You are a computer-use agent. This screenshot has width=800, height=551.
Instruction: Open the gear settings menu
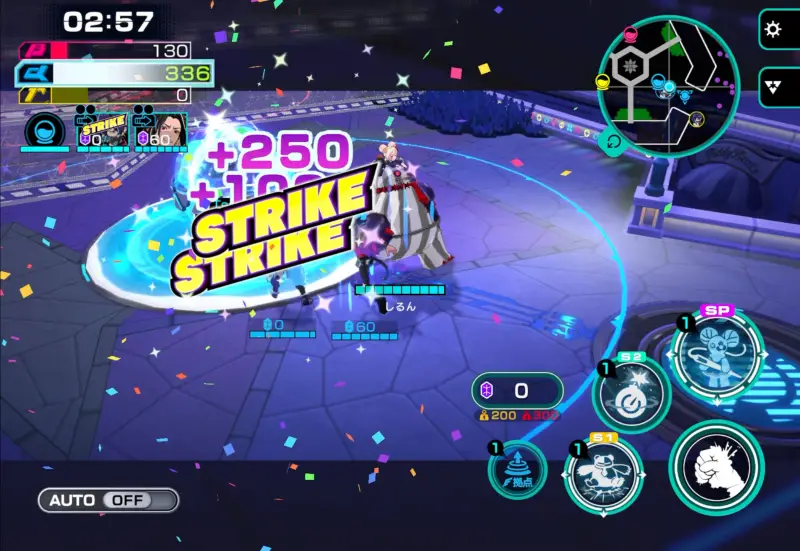[772, 29]
